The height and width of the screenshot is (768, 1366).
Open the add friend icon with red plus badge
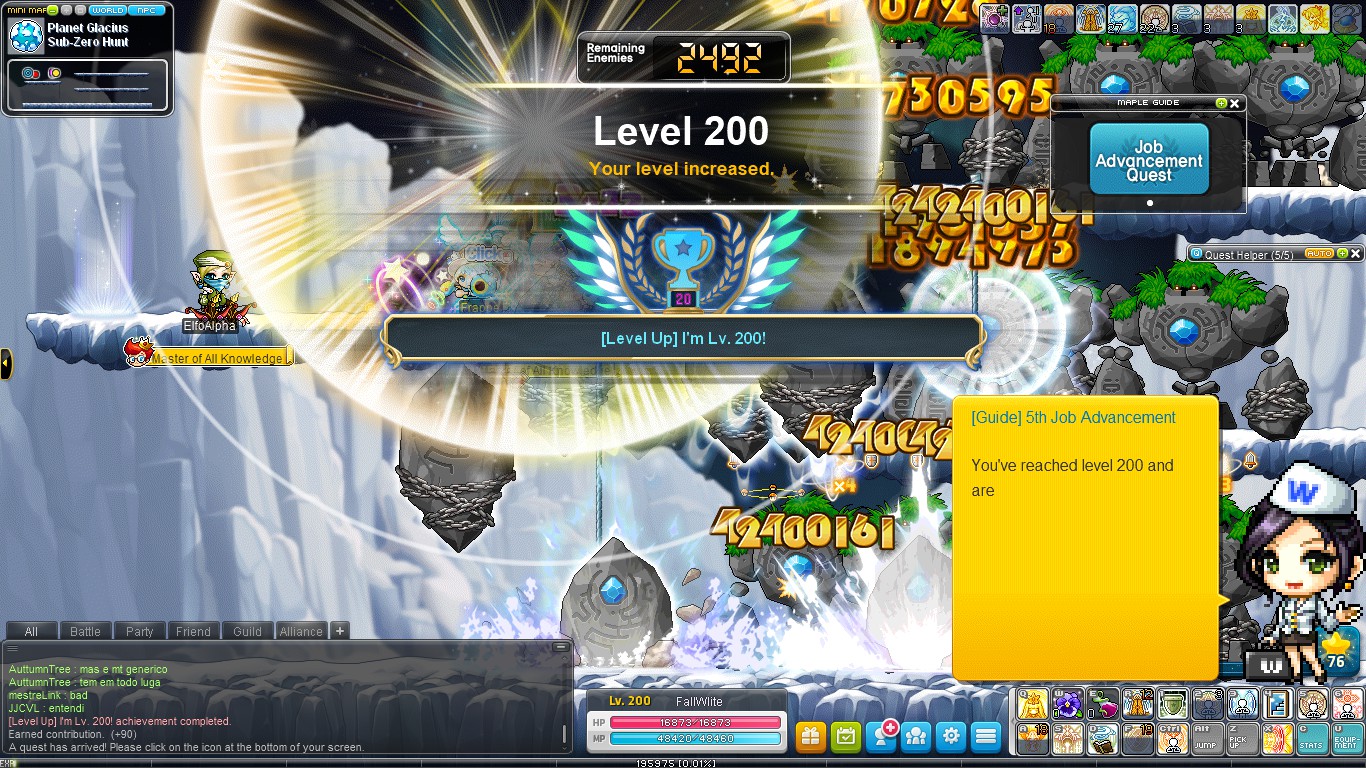point(881,737)
